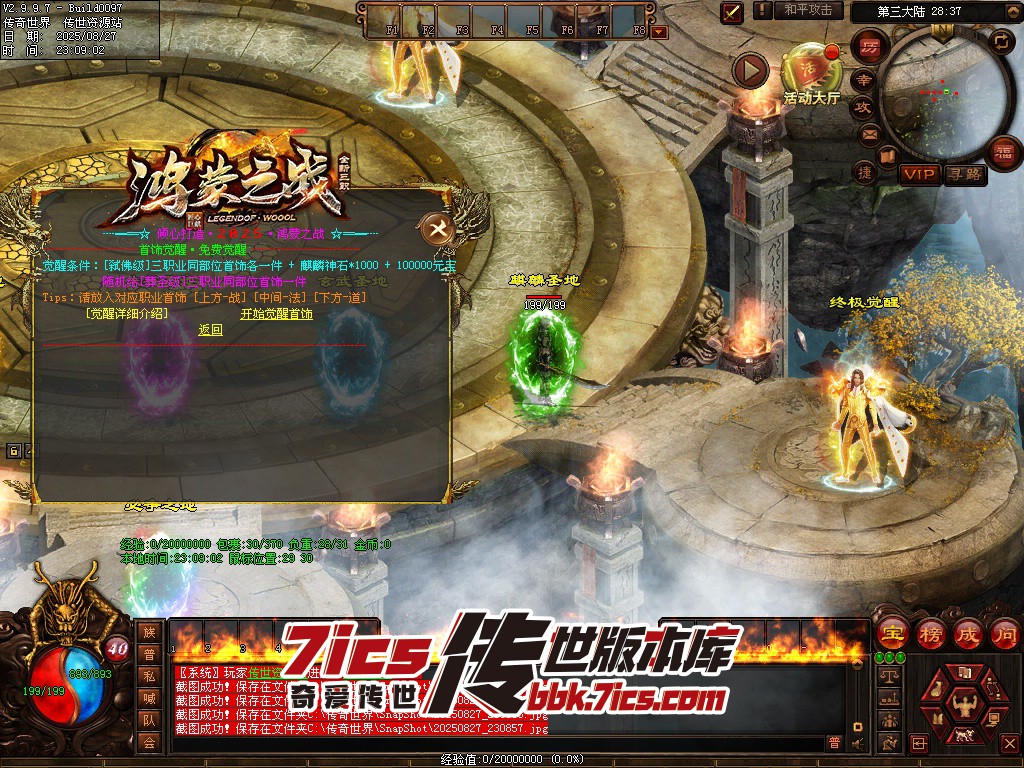This screenshot has height=768, width=1024.
Task: Switch chat to the 私 private channel
Action: [x=149, y=675]
